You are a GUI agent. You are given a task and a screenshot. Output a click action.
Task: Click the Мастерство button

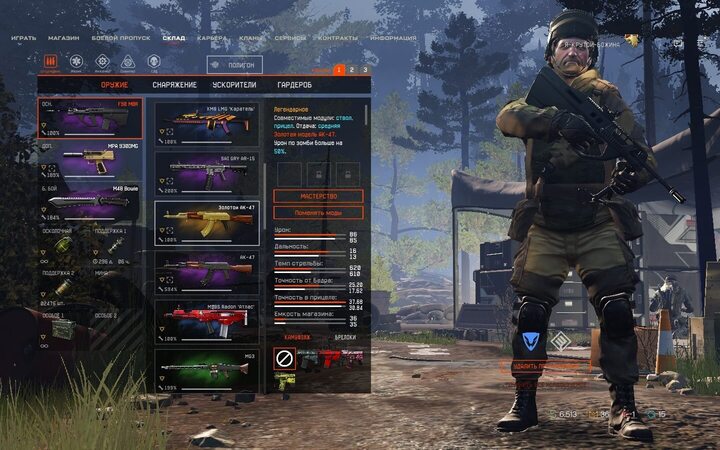(x=318, y=196)
